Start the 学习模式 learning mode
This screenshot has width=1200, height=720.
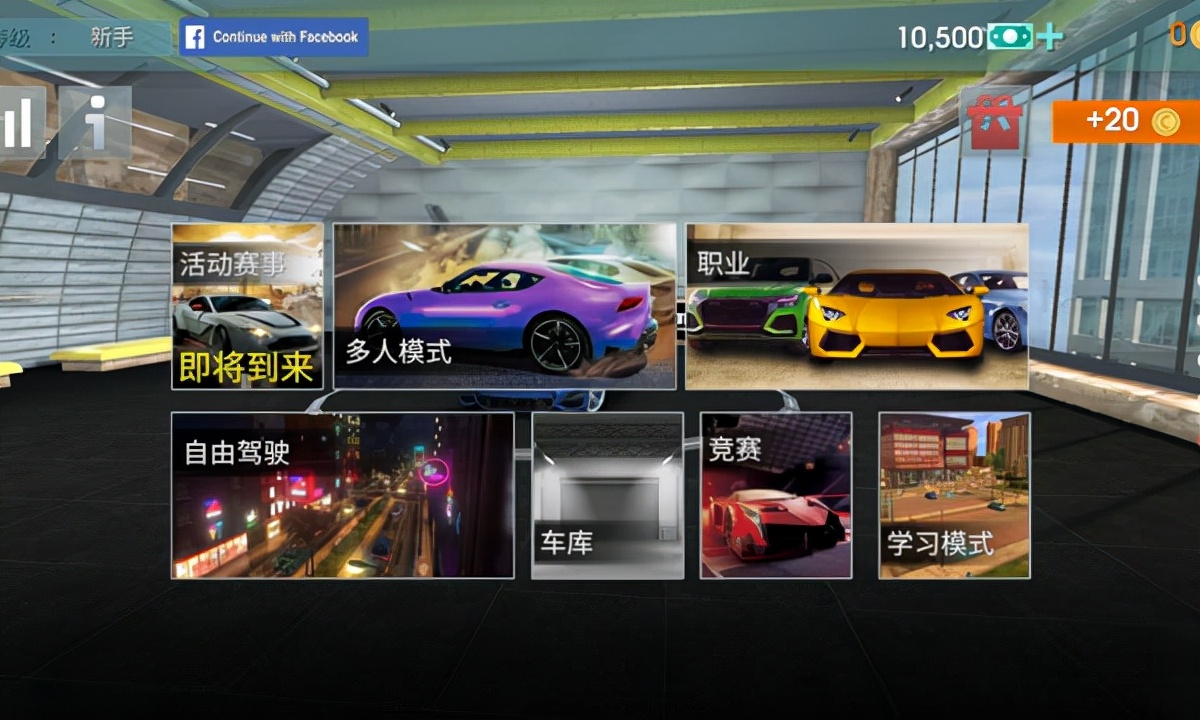tap(954, 495)
